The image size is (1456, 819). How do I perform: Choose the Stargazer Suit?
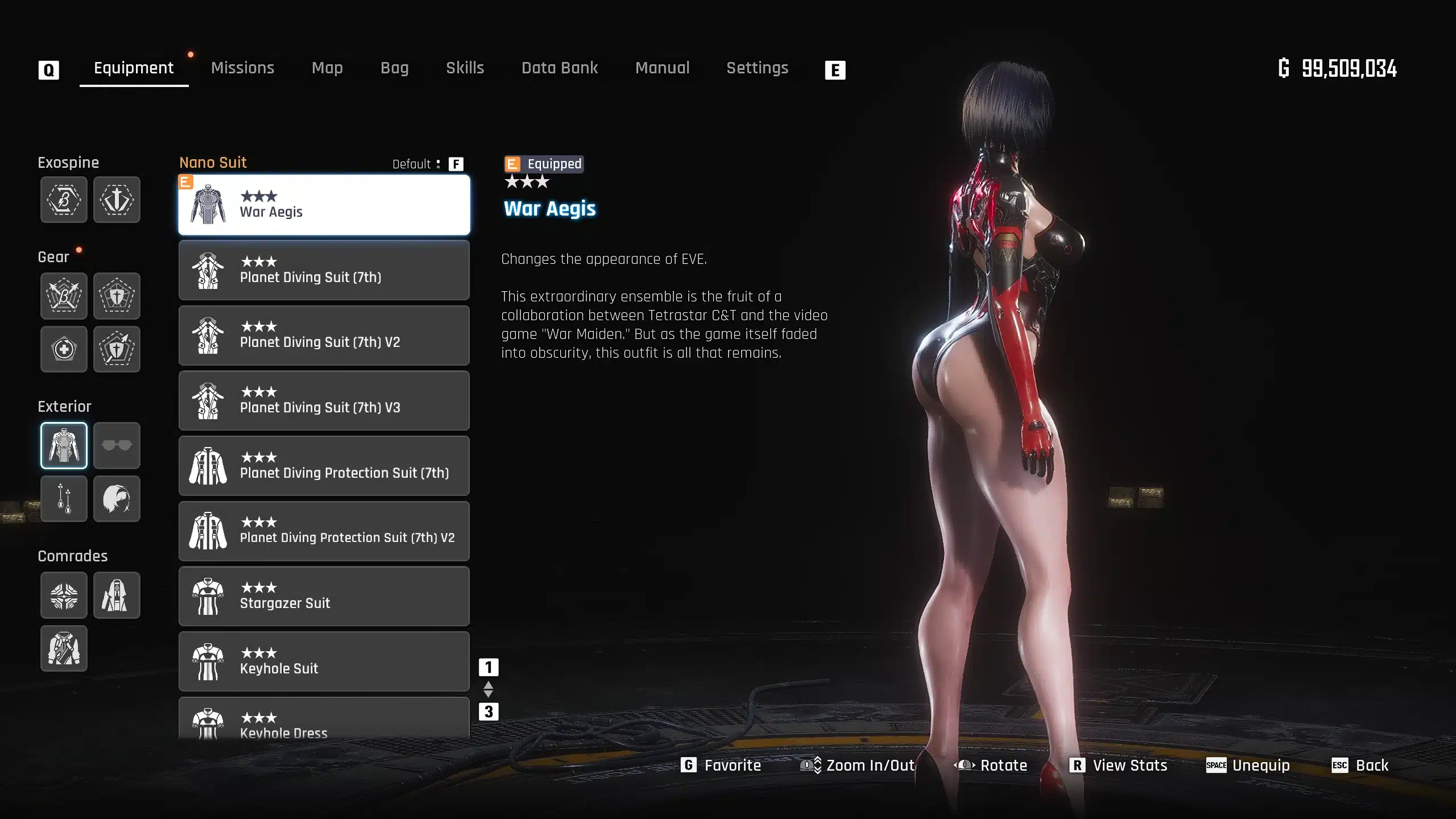pyautogui.click(x=324, y=597)
